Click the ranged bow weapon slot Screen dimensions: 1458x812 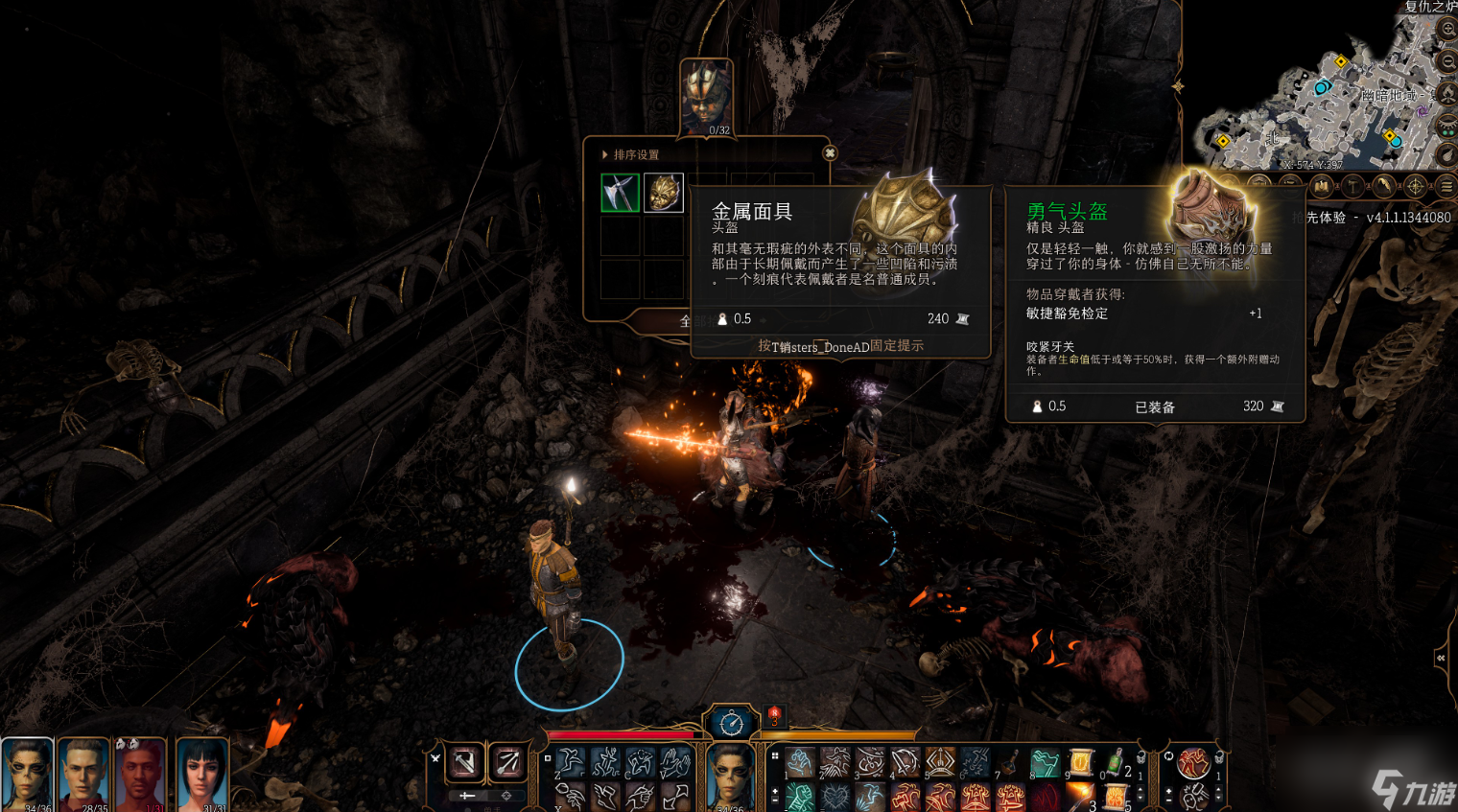coord(507,763)
